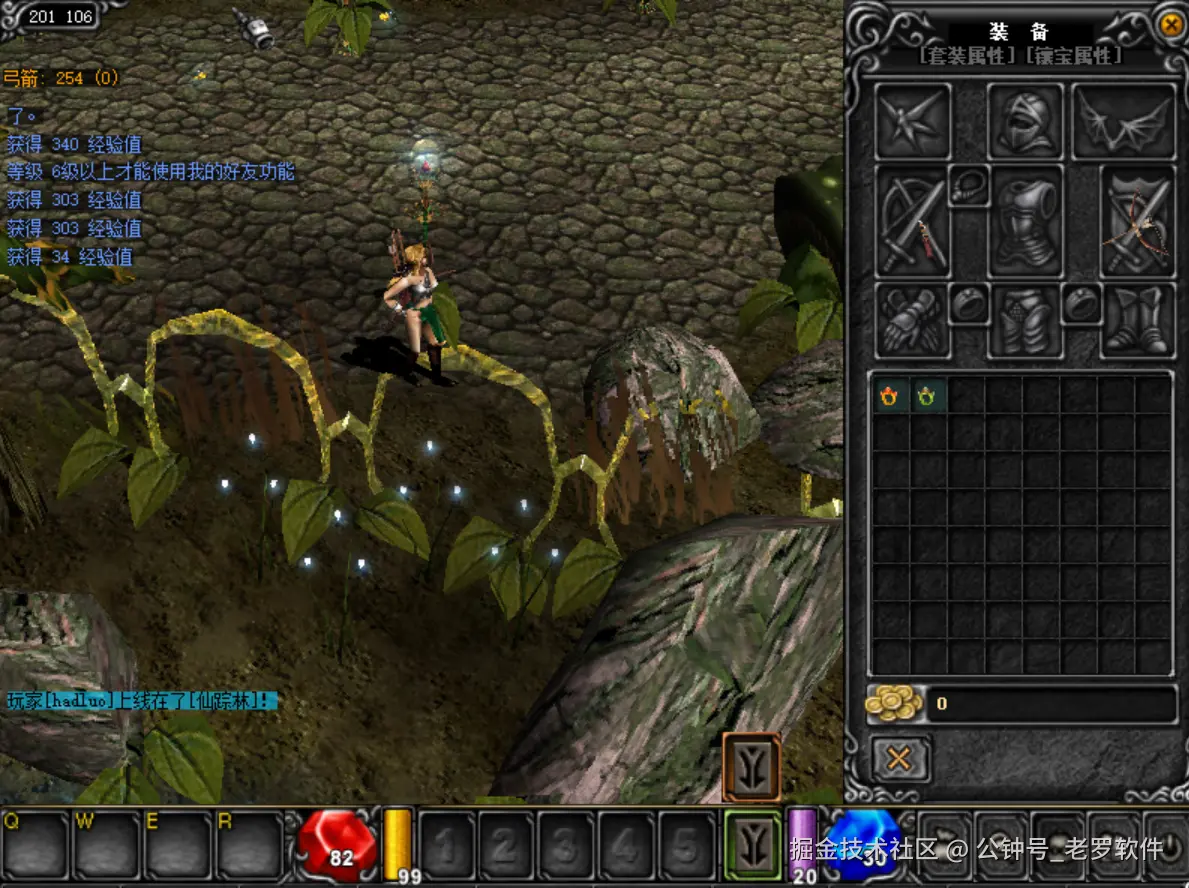
Task: Select the left weapon slot with sword
Action: tap(911, 222)
